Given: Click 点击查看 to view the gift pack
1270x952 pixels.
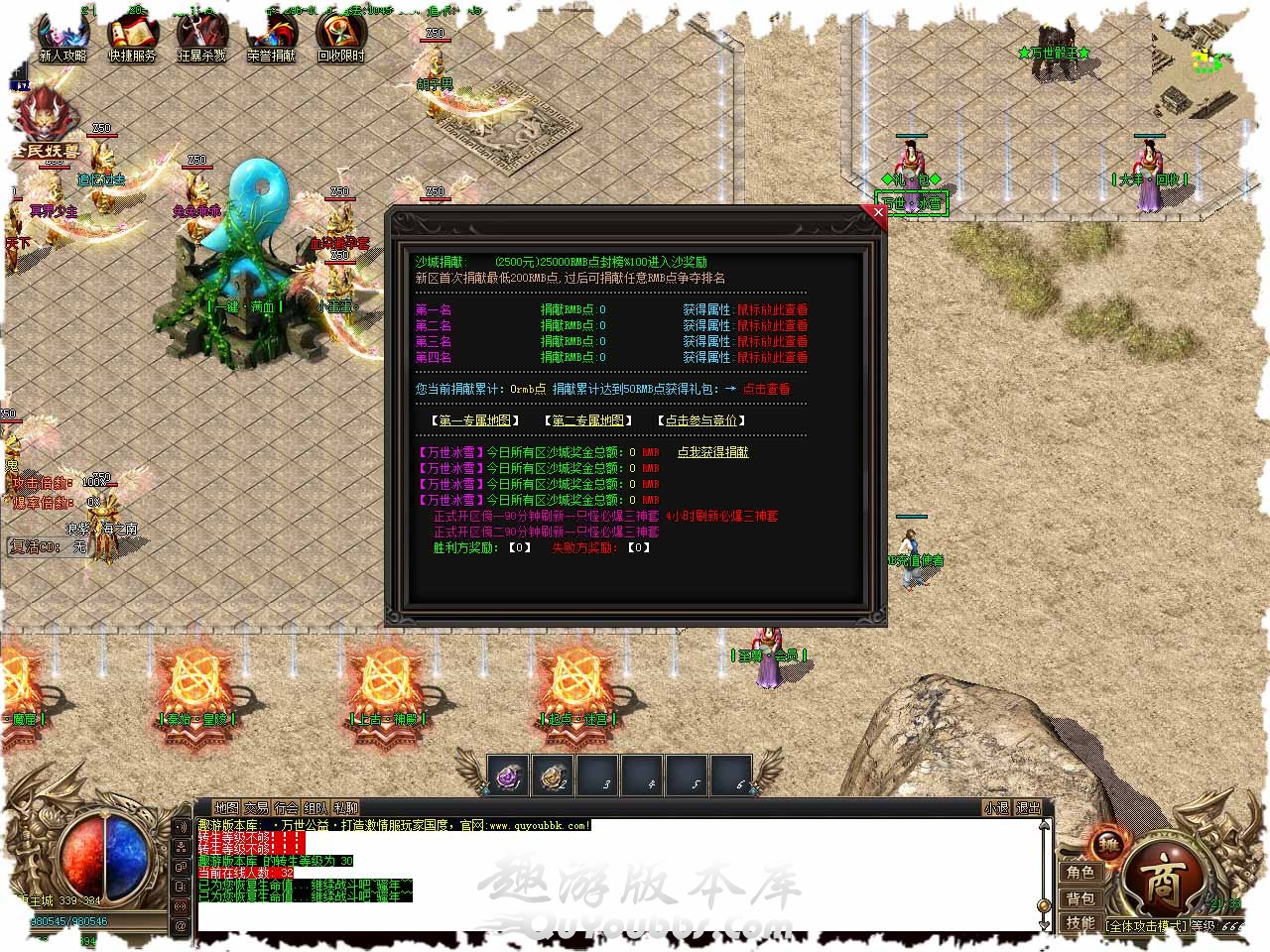Looking at the screenshot, I should click(766, 389).
